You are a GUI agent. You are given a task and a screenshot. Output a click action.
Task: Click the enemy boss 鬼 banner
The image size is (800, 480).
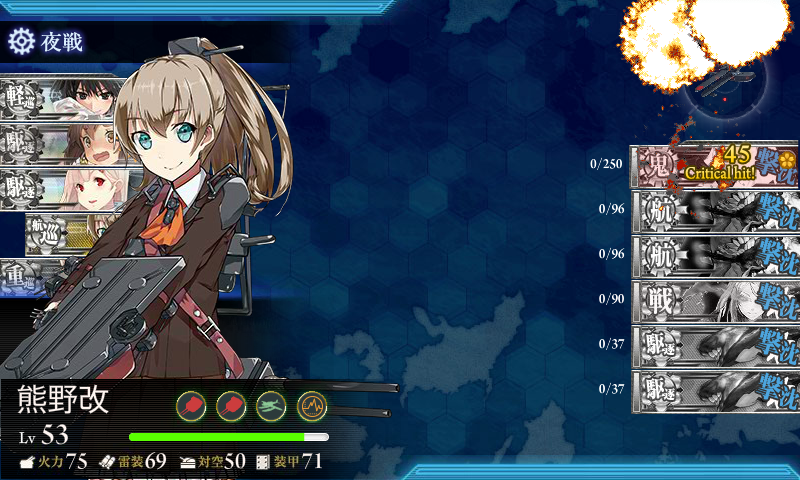(713, 165)
